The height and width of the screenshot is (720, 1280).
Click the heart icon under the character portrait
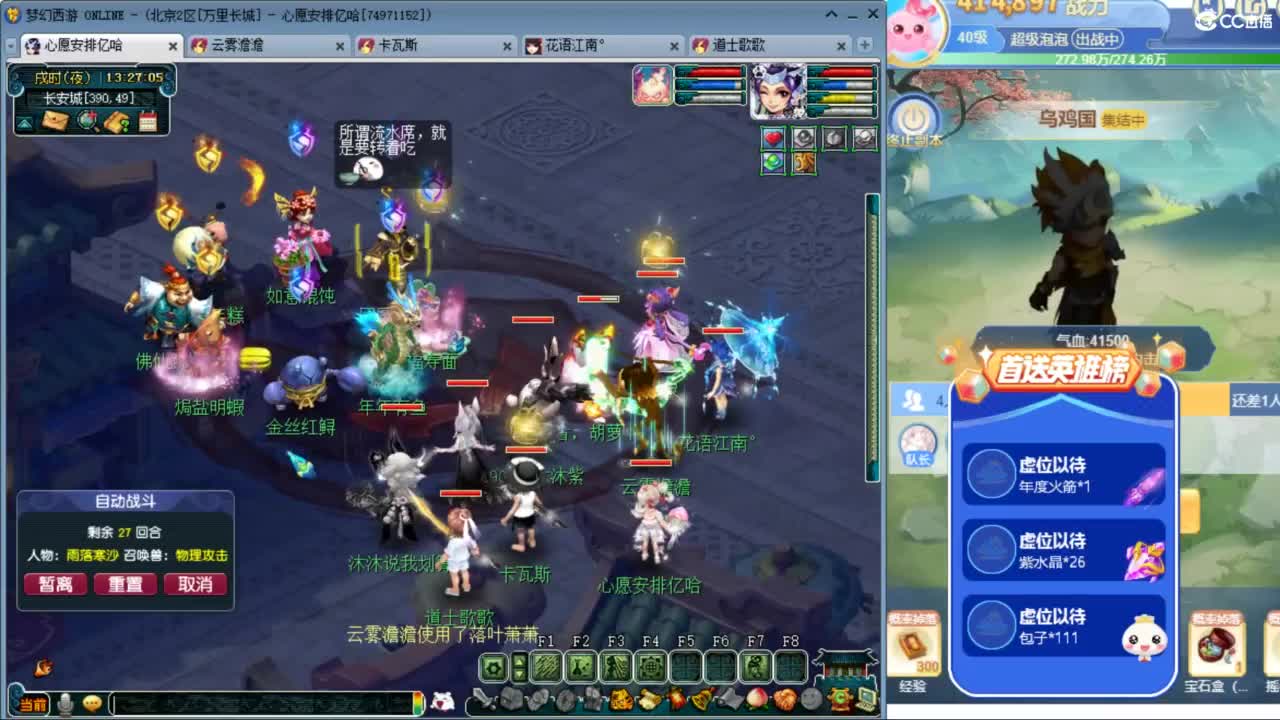[x=773, y=138]
